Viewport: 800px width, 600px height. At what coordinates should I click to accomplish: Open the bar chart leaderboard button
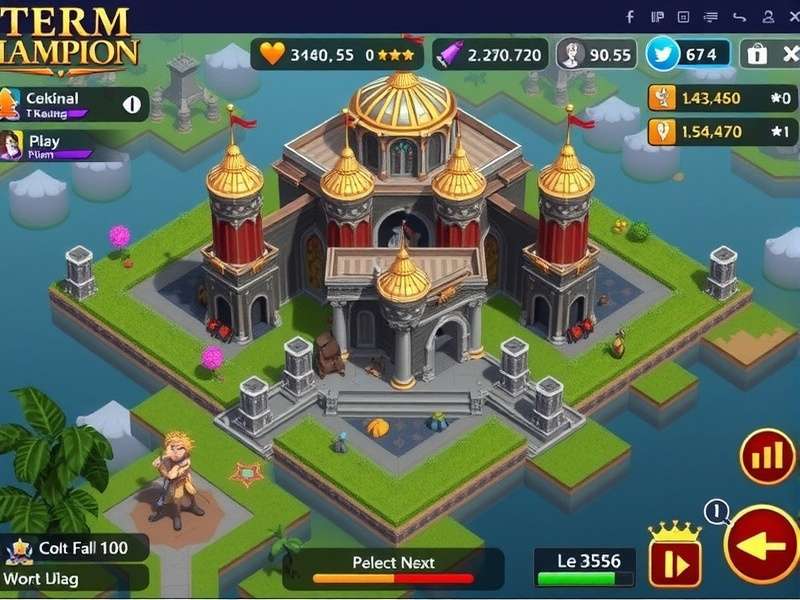point(767,457)
